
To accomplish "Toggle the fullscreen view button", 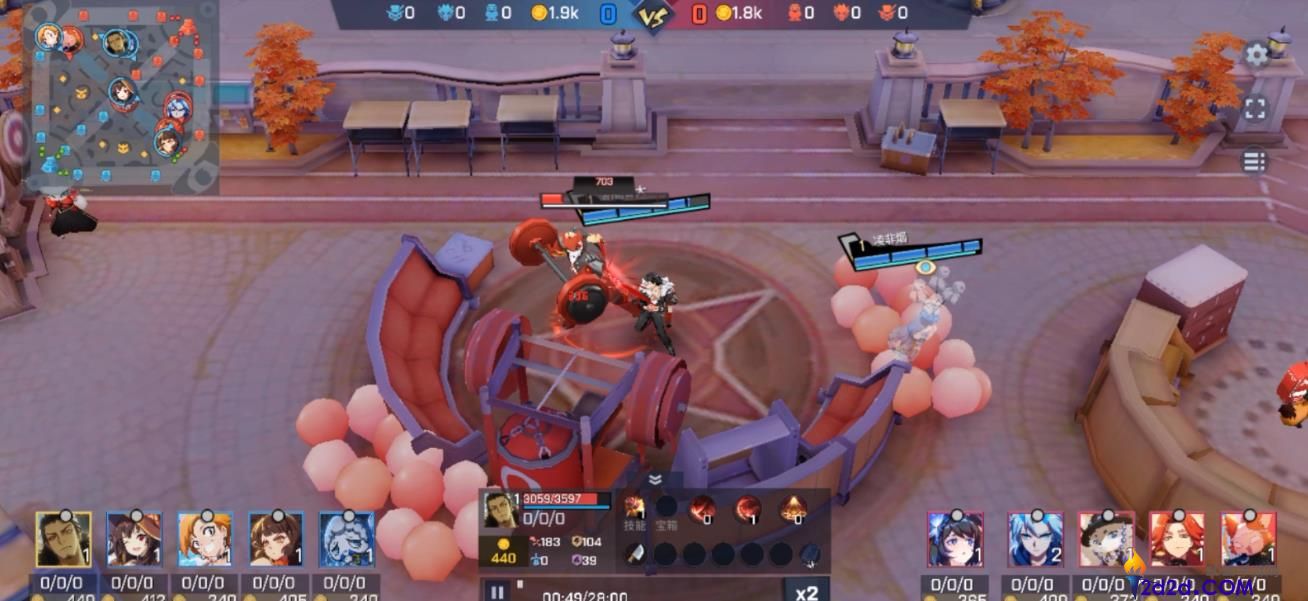I will 1255,108.
